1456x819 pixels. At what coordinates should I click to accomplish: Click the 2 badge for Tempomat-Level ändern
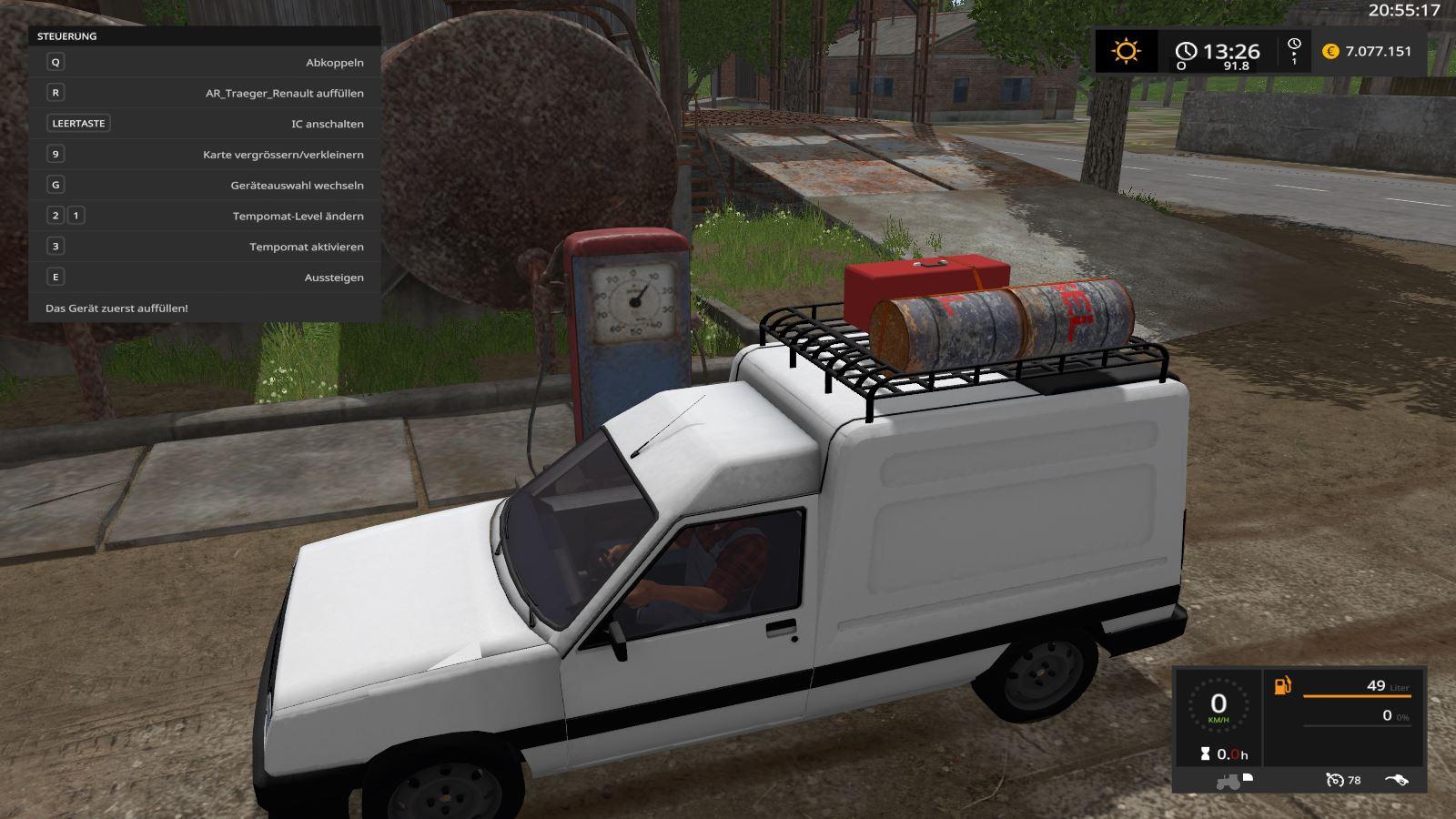pyautogui.click(x=56, y=216)
